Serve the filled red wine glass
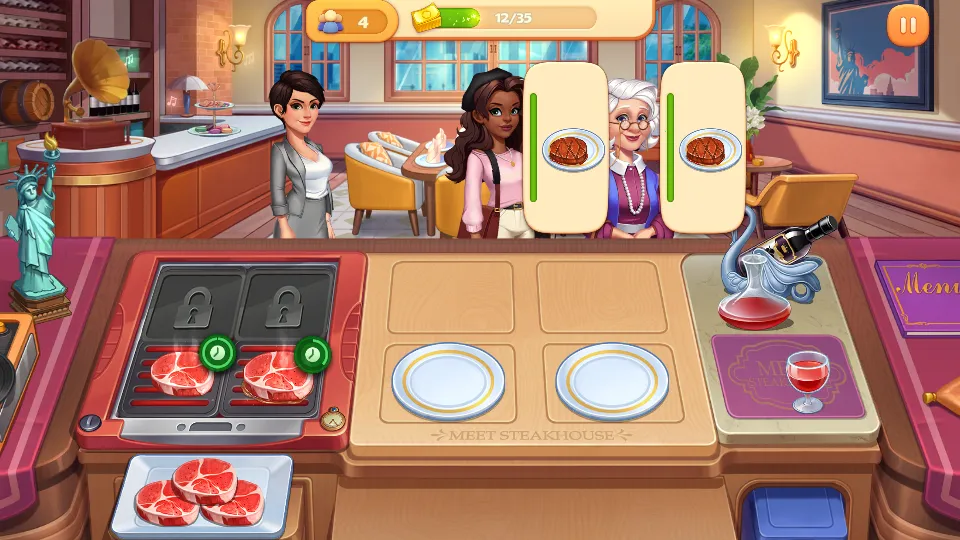The image size is (960, 540). (804, 380)
